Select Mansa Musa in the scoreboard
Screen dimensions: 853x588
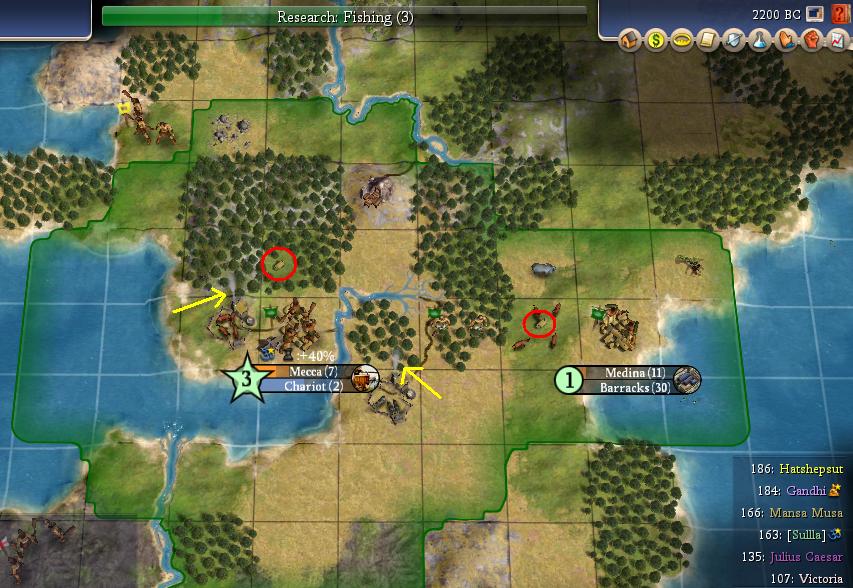[x=806, y=513]
